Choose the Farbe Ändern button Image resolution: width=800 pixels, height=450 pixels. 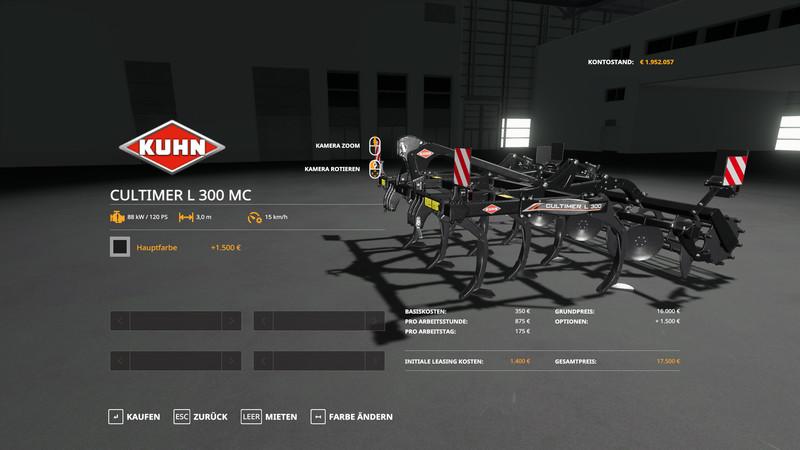coord(351,416)
